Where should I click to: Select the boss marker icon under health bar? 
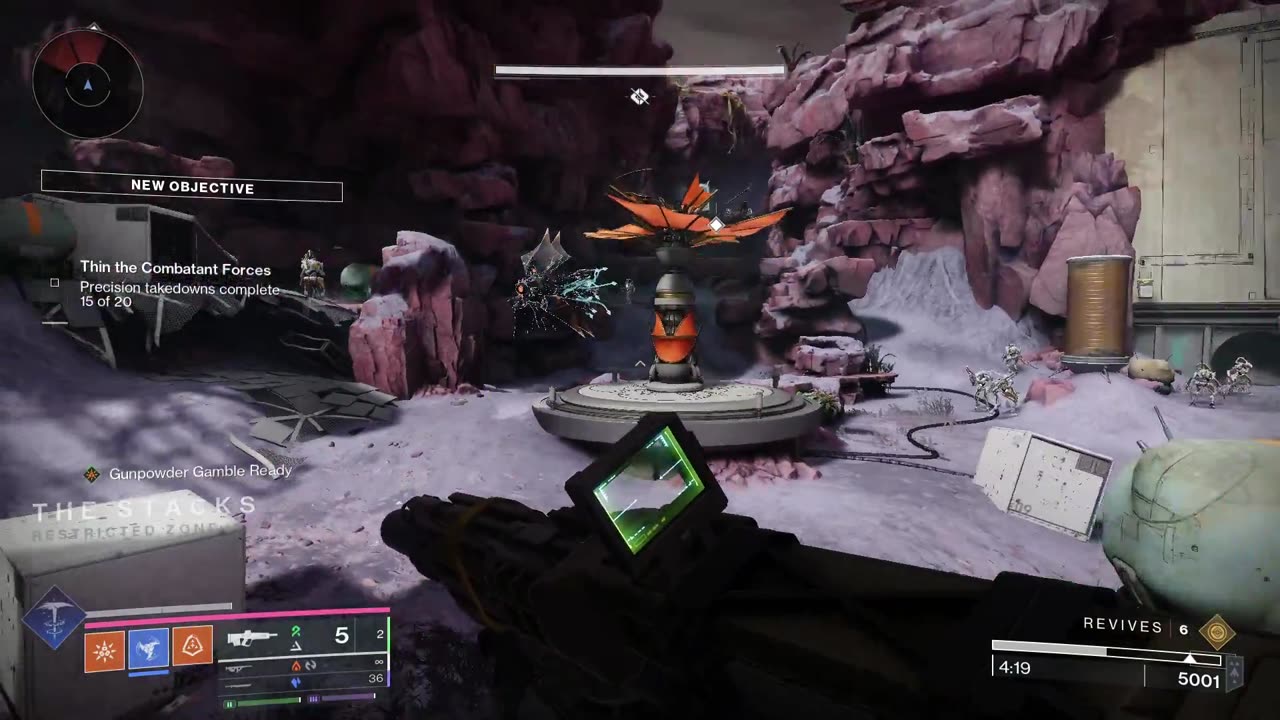639,96
